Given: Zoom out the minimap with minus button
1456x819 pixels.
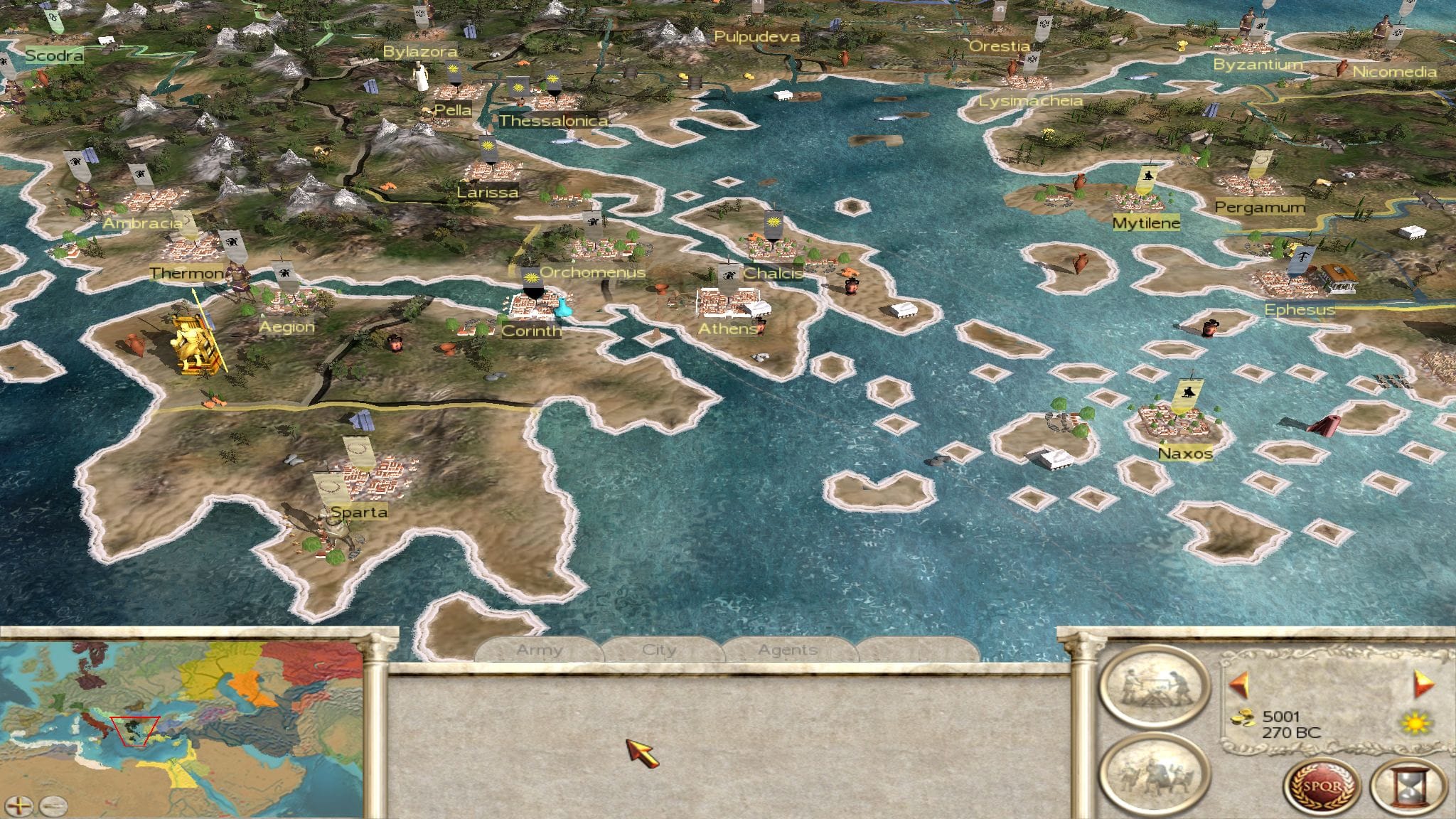Looking at the screenshot, I should click(53, 805).
